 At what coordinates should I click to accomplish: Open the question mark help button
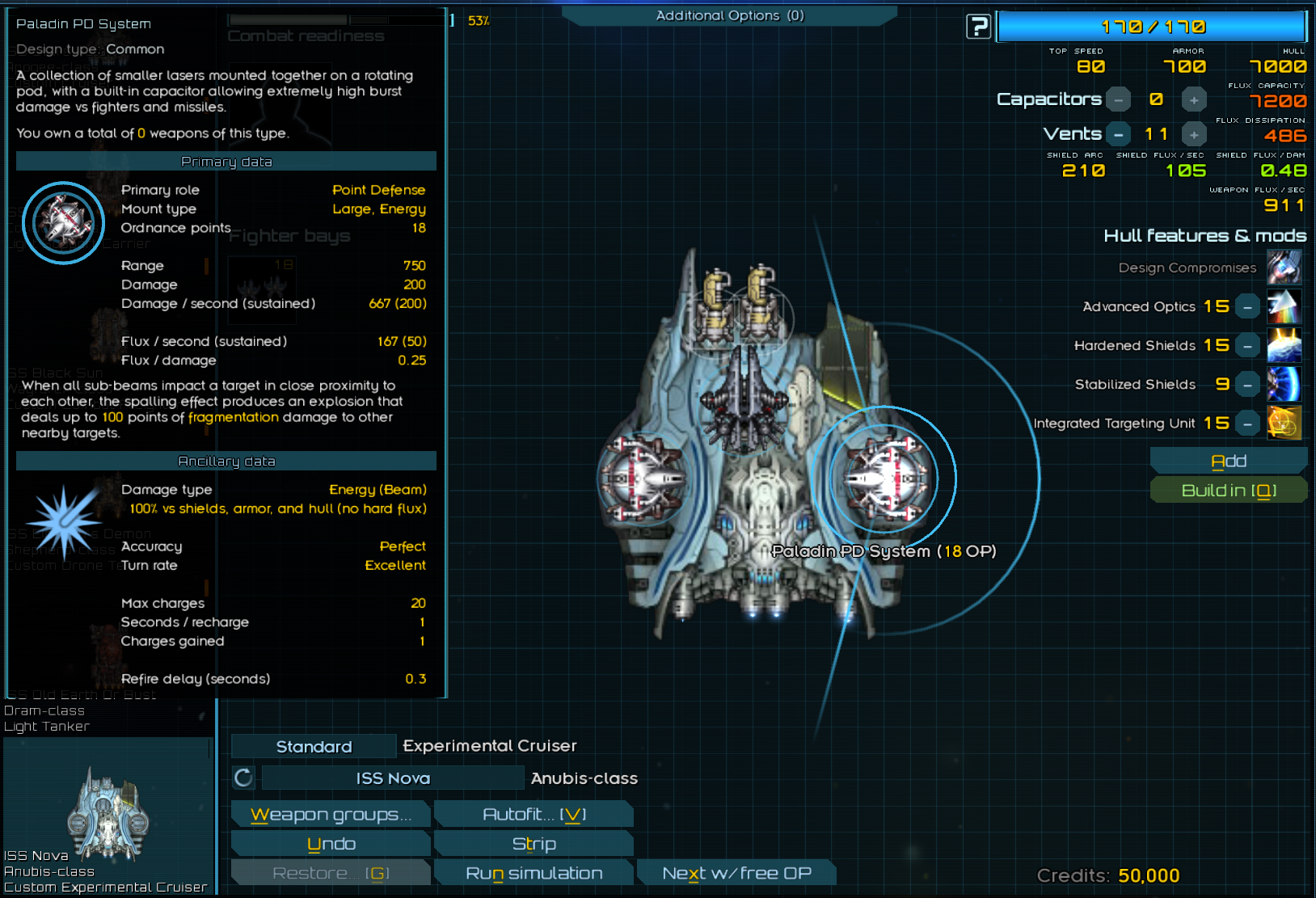(978, 27)
